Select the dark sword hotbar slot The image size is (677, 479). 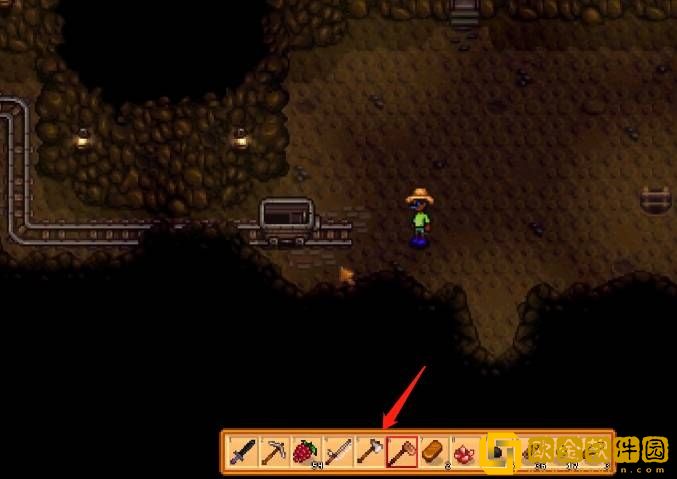(241, 453)
